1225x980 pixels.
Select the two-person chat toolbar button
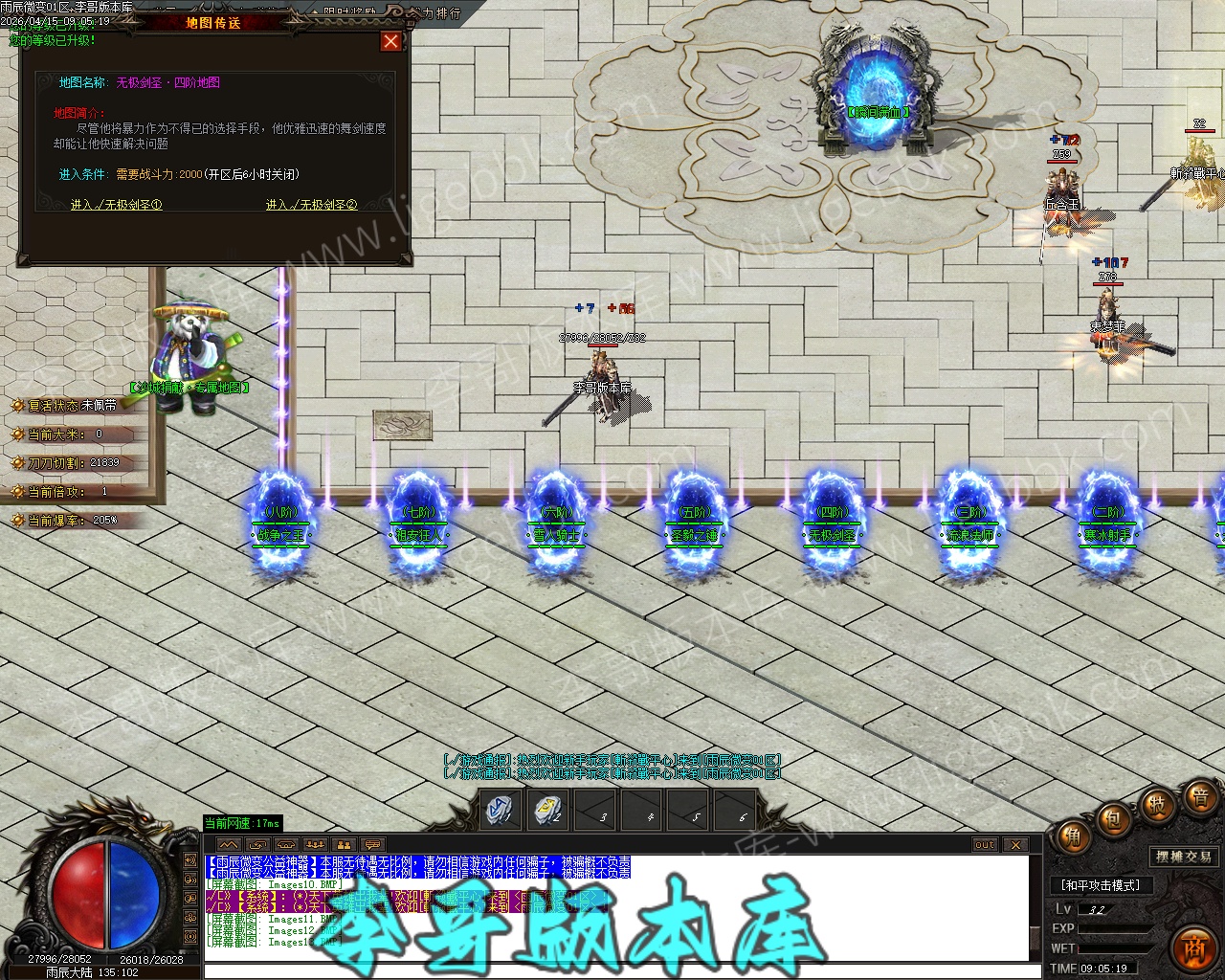click(344, 845)
